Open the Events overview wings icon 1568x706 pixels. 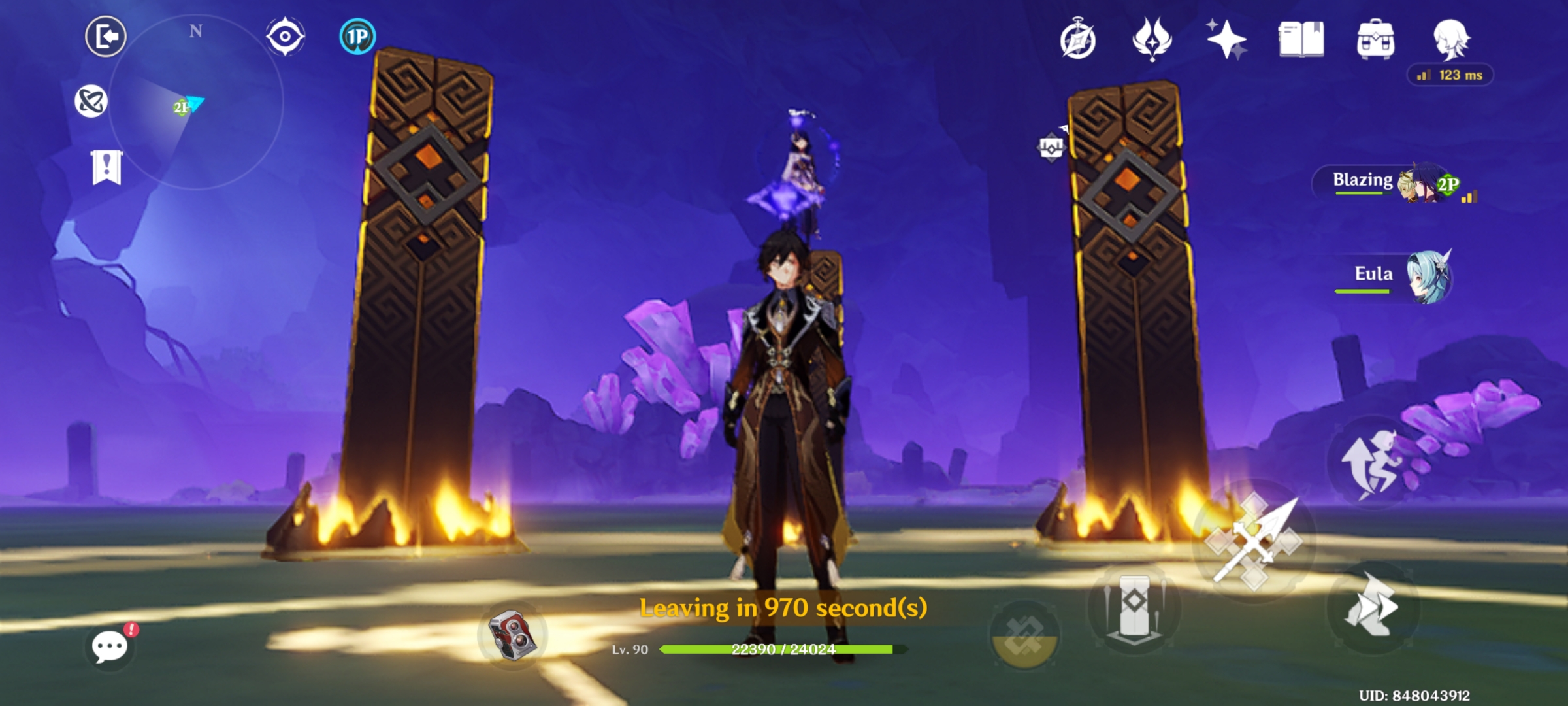tap(1153, 39)
